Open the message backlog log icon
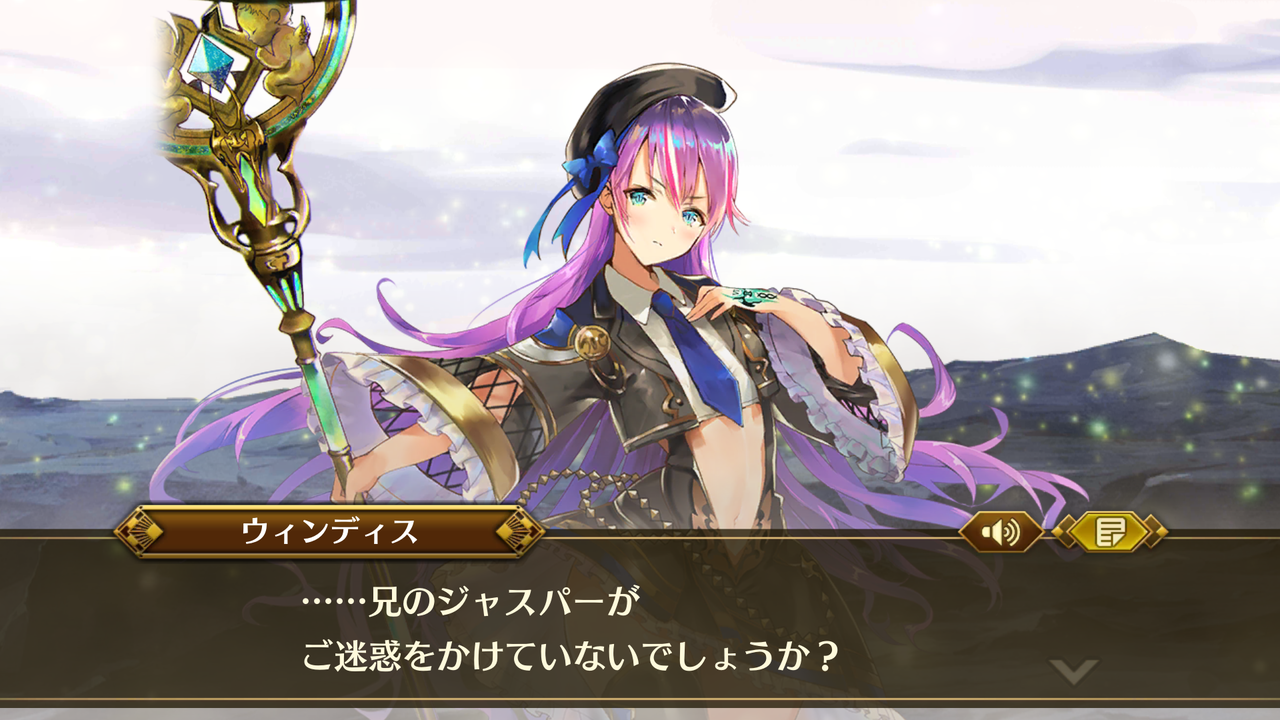1280x720 pixels. pos(1113,533)
